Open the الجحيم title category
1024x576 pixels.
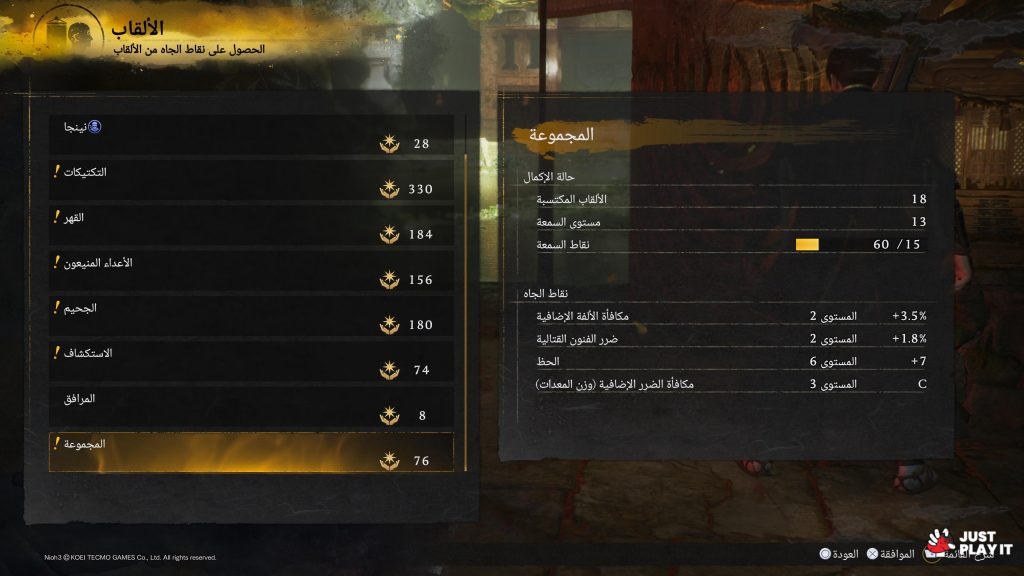tap(251, 316)
